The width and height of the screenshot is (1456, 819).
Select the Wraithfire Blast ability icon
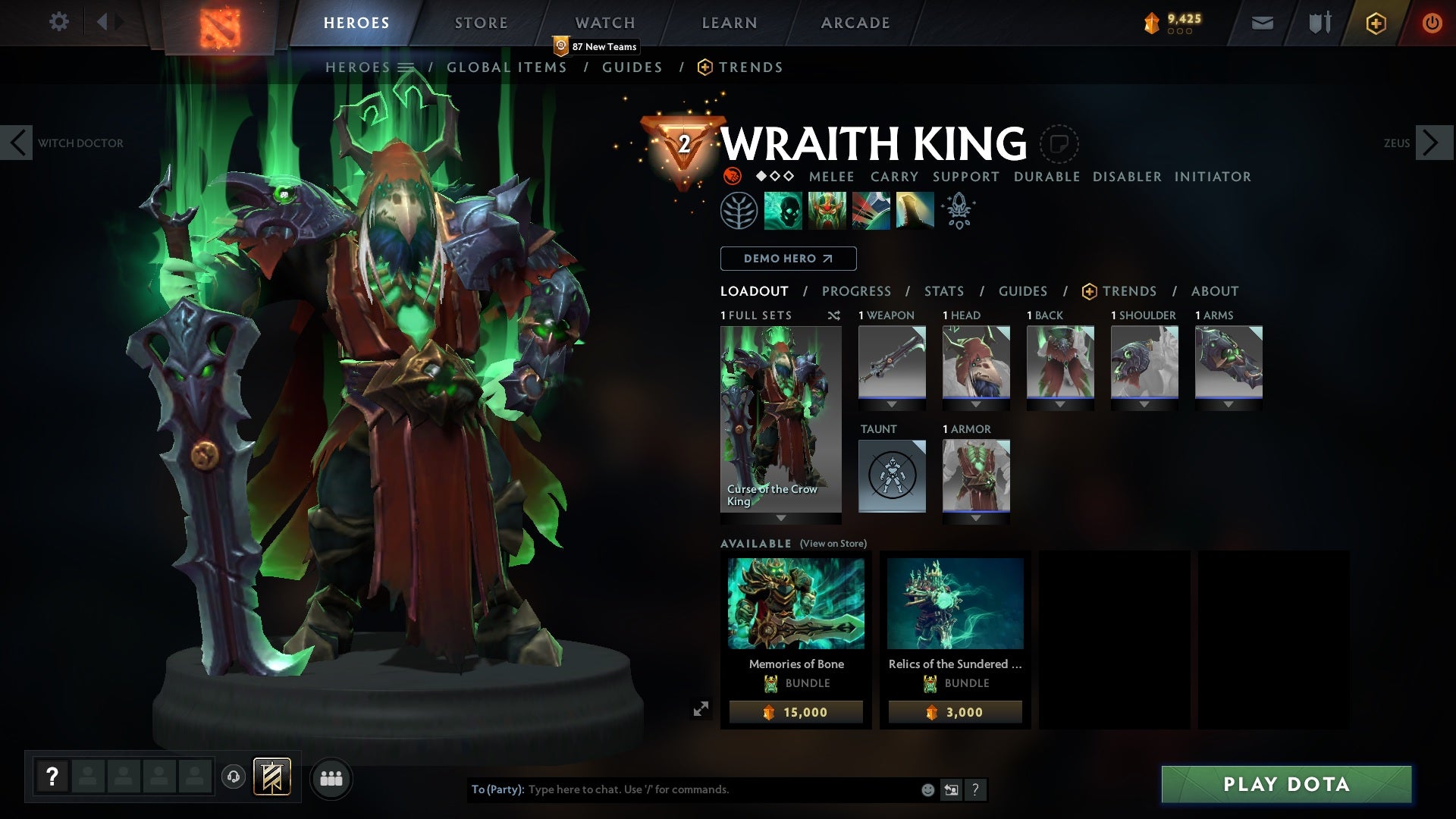pyautogui.click(x=783, y=210)
